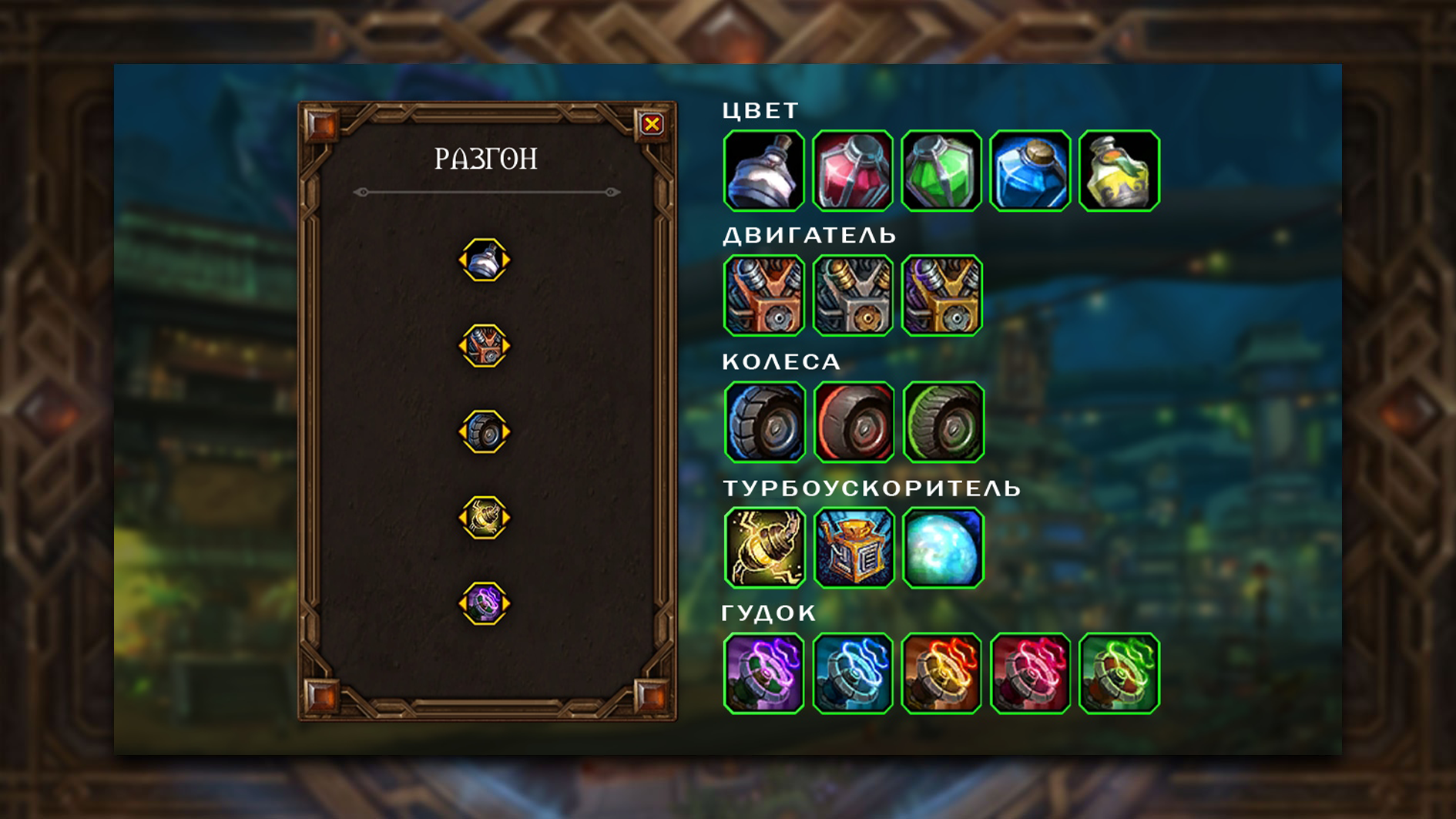Screen dimensions: 1456x819
Task: Choose the orange fiery horn
Action: coord(941,673)
